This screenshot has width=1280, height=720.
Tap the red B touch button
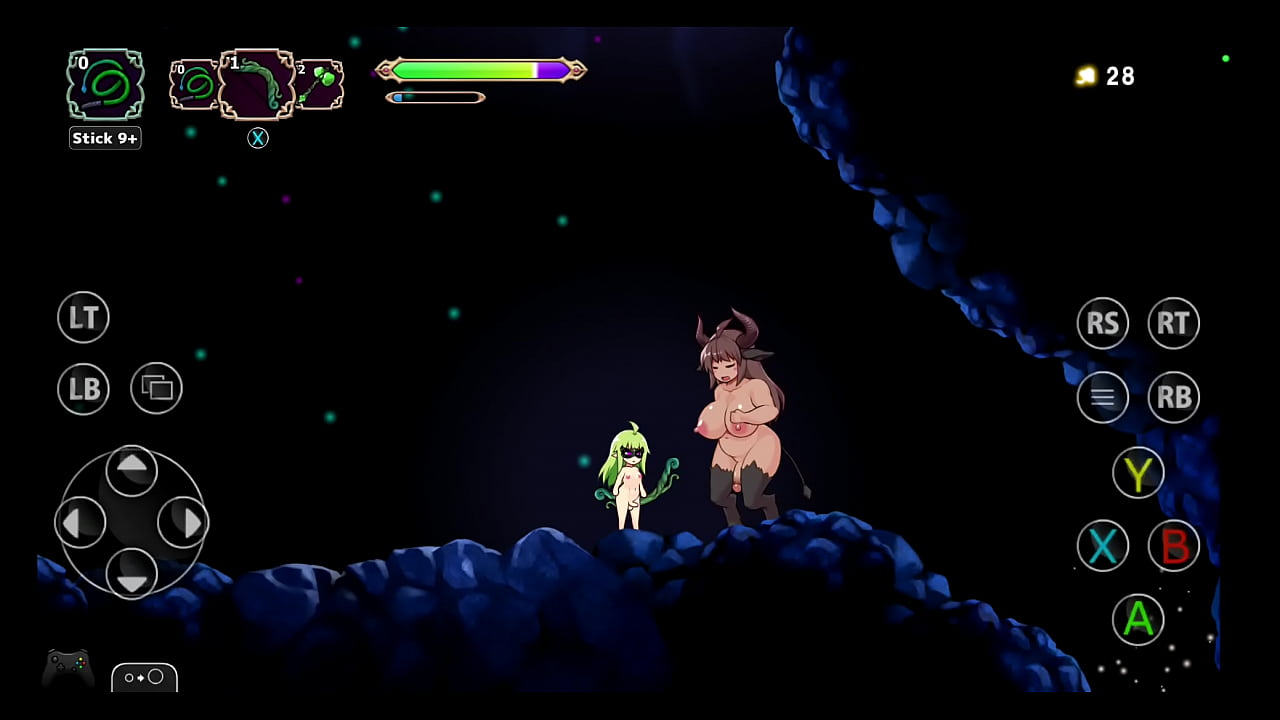[1173, 546]
